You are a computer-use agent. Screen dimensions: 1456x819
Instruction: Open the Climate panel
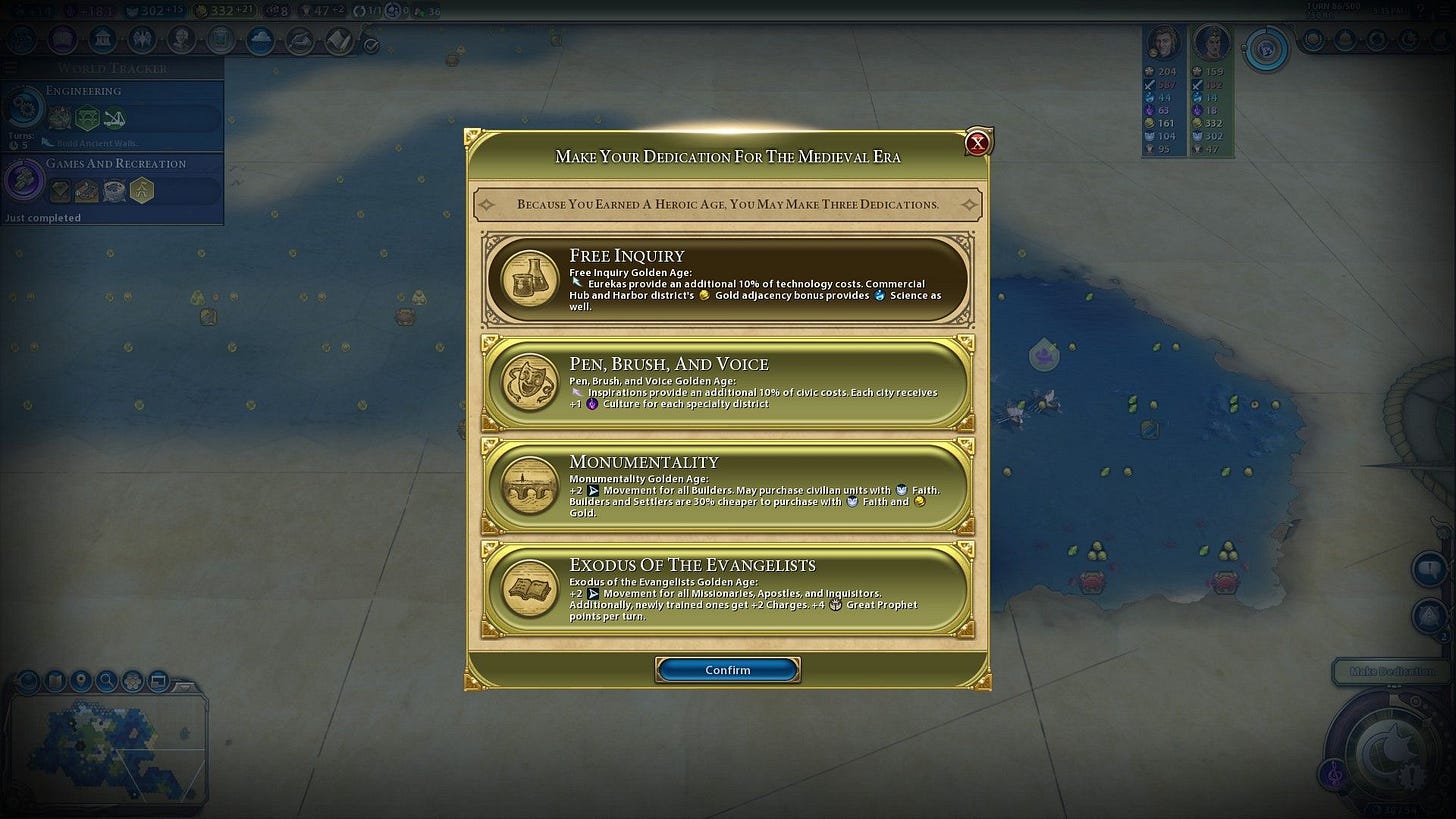(x=260, y=39)
